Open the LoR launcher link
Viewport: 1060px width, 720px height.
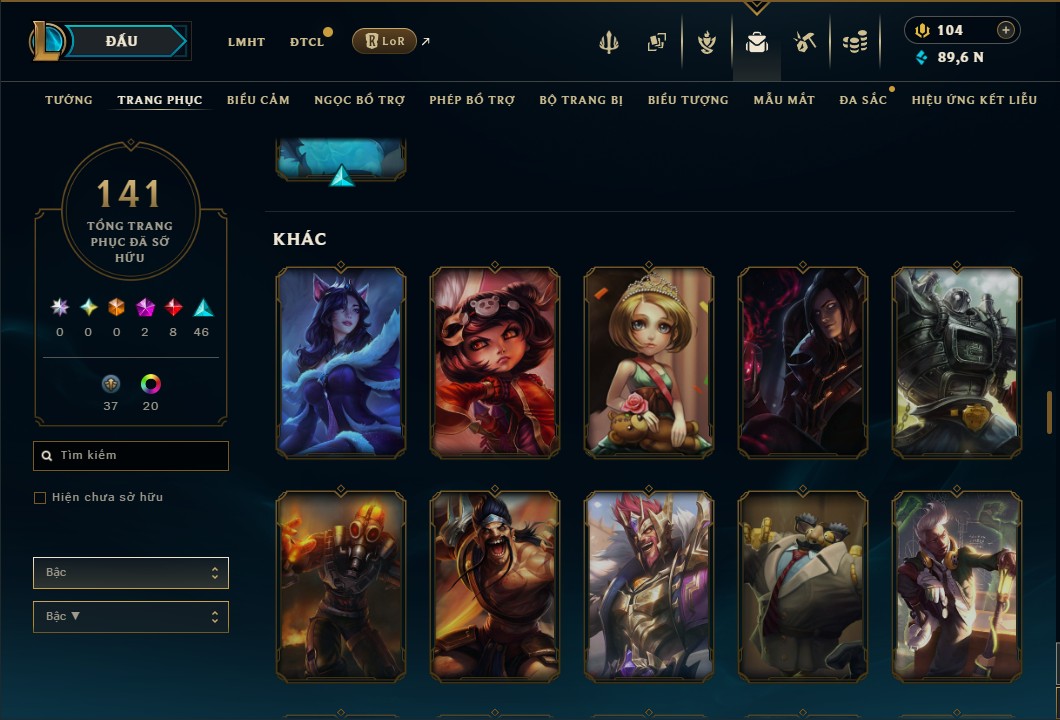pyautogui.click(x=385, y=41)
